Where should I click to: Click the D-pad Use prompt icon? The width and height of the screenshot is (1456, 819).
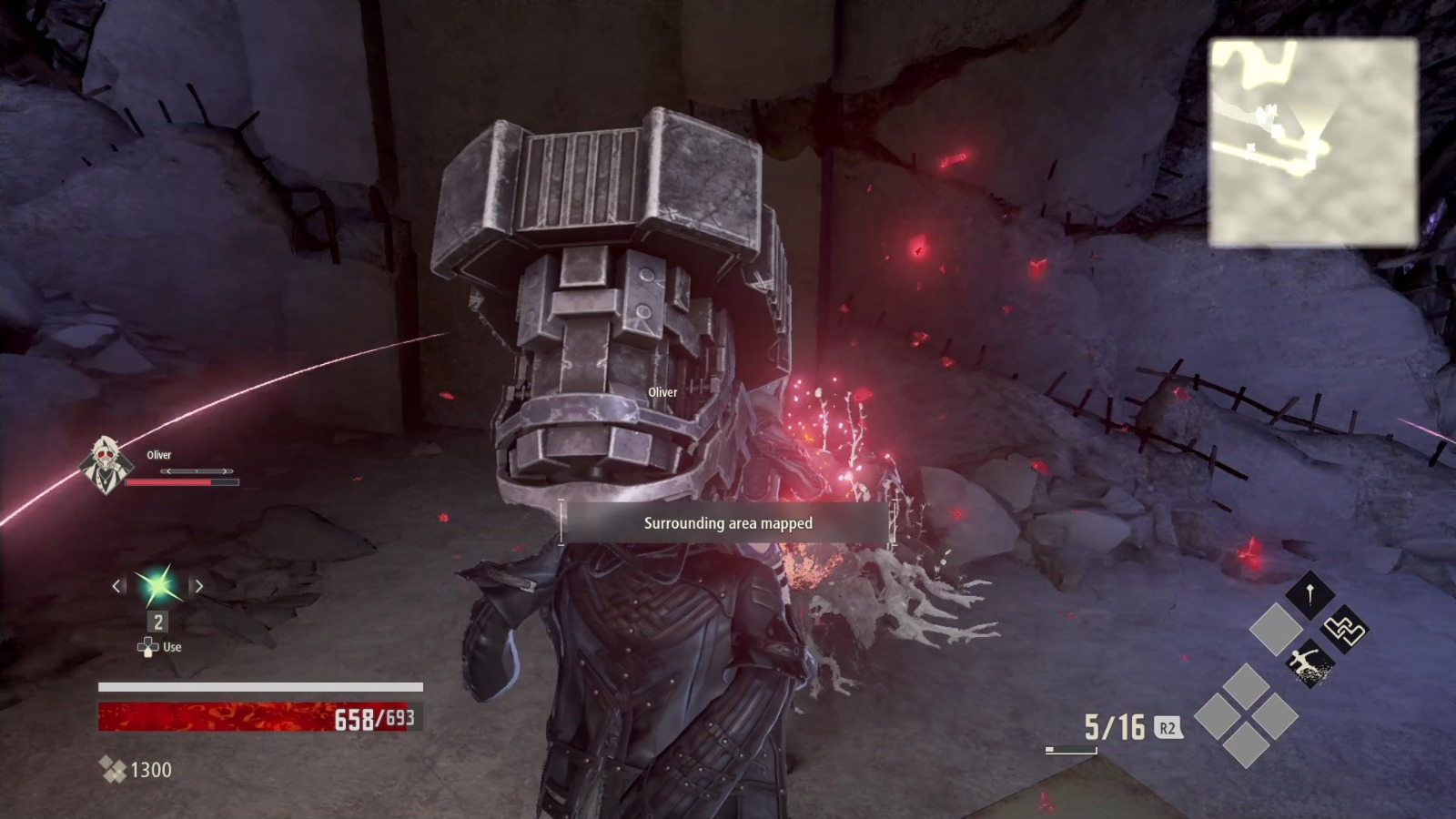[148, 647]
